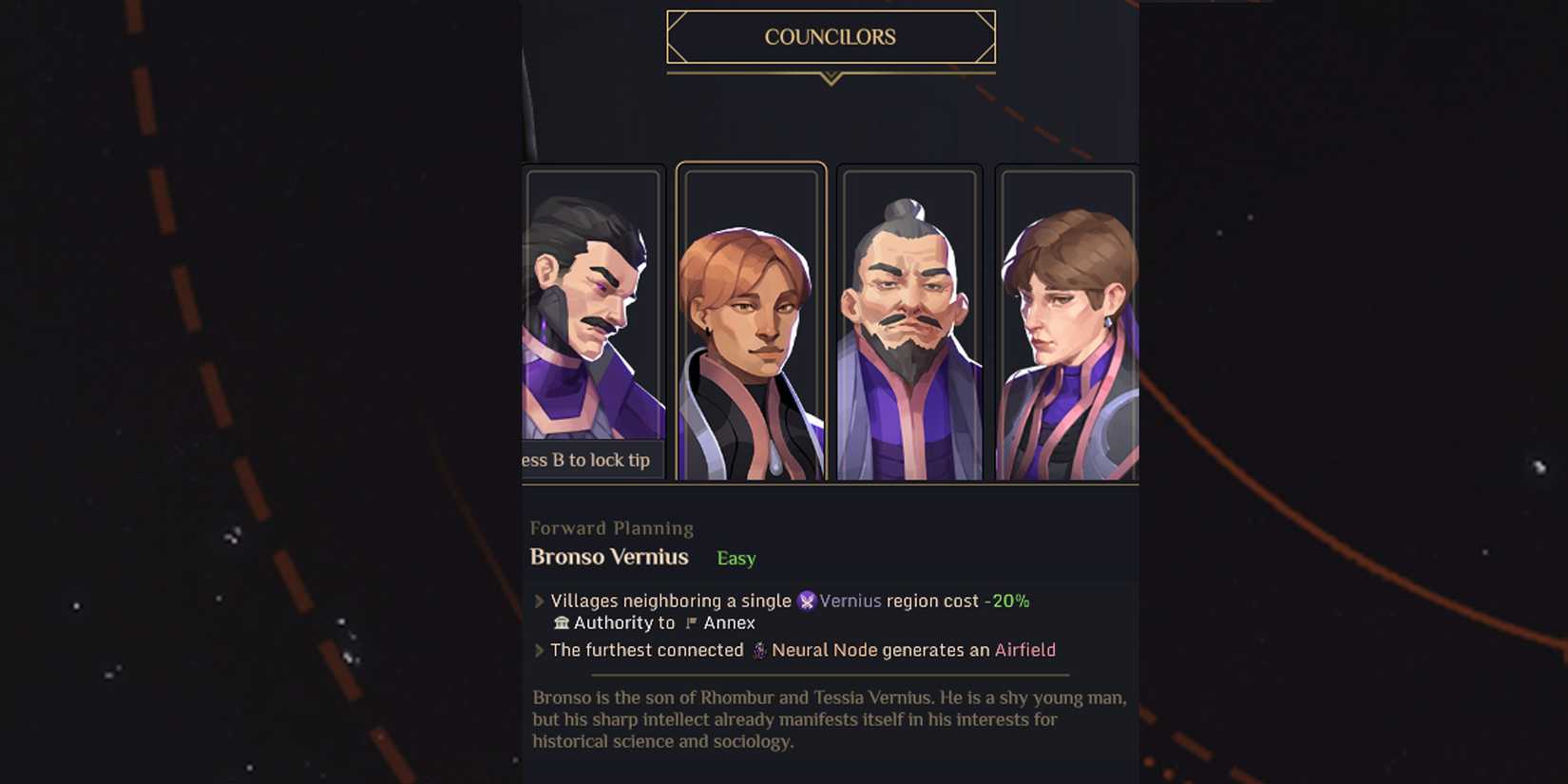Click the Neural Node icon

[758, 650]
